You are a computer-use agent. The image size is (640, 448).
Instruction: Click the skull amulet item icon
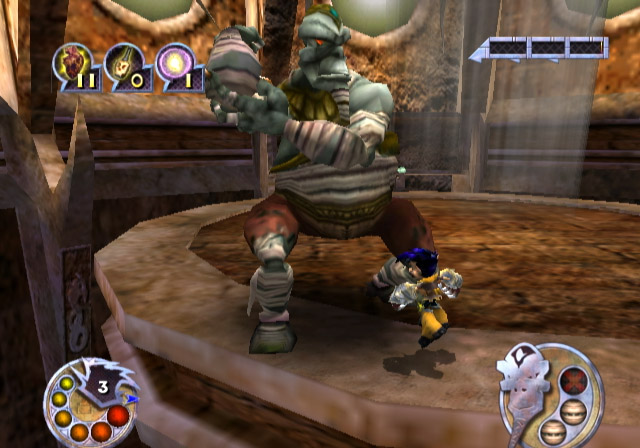click(123, 64)
